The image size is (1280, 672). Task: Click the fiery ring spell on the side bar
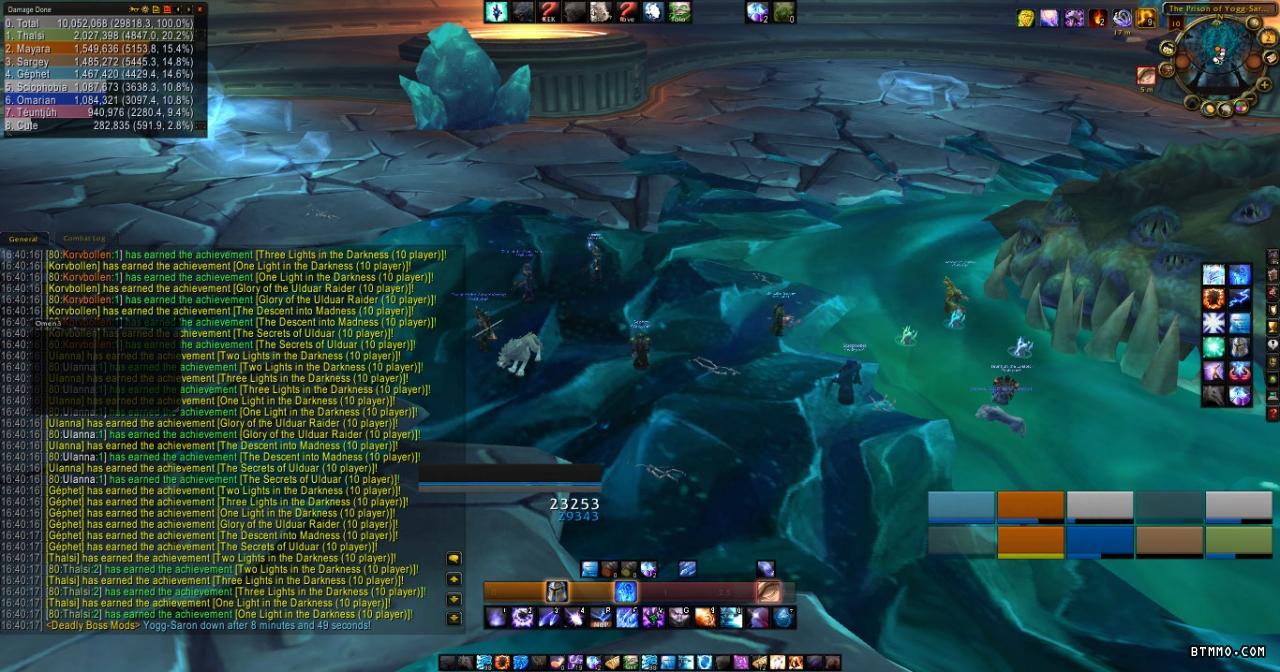[x=1214, y=299]
